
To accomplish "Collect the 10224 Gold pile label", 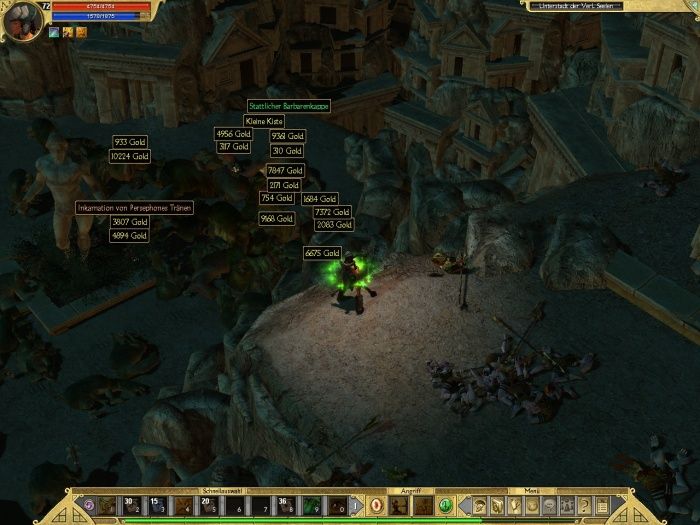I will point(130,156).
